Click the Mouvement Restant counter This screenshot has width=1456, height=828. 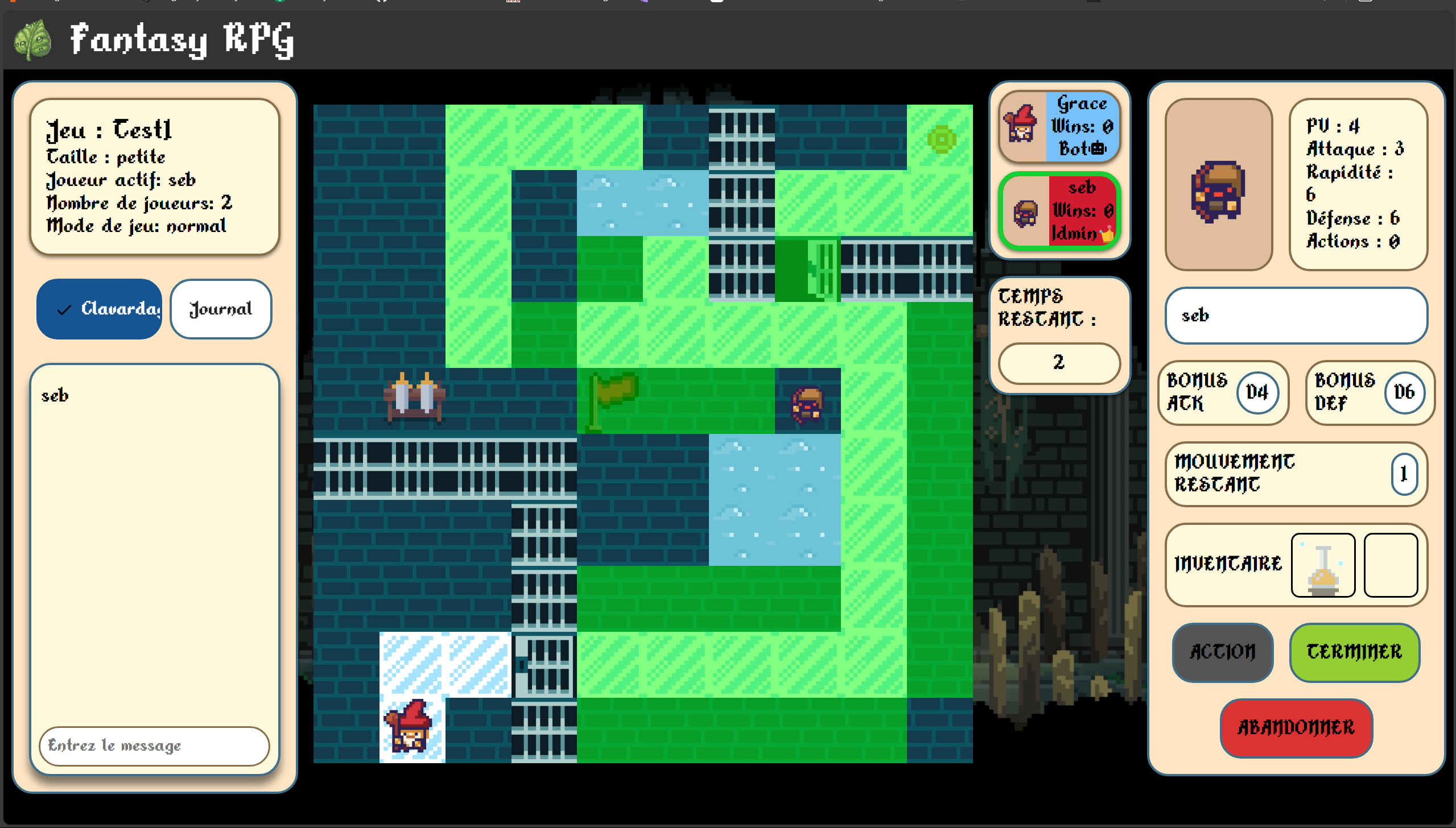pos(1404,474)
